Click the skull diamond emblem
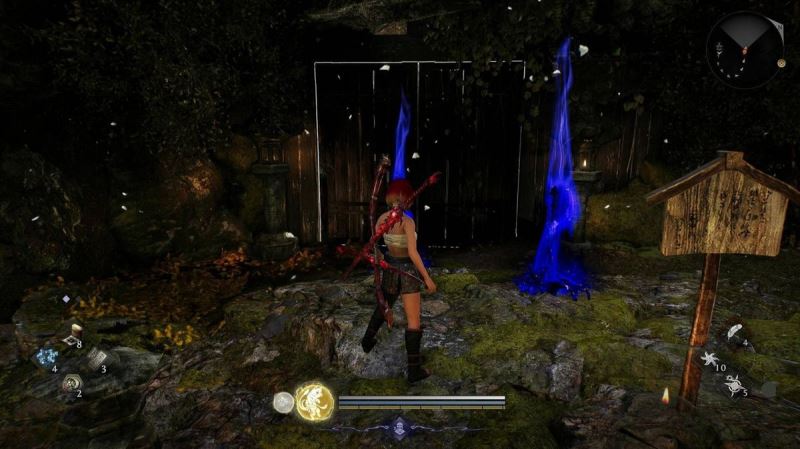This screenshot has width=800, height=449. [399, 427]
